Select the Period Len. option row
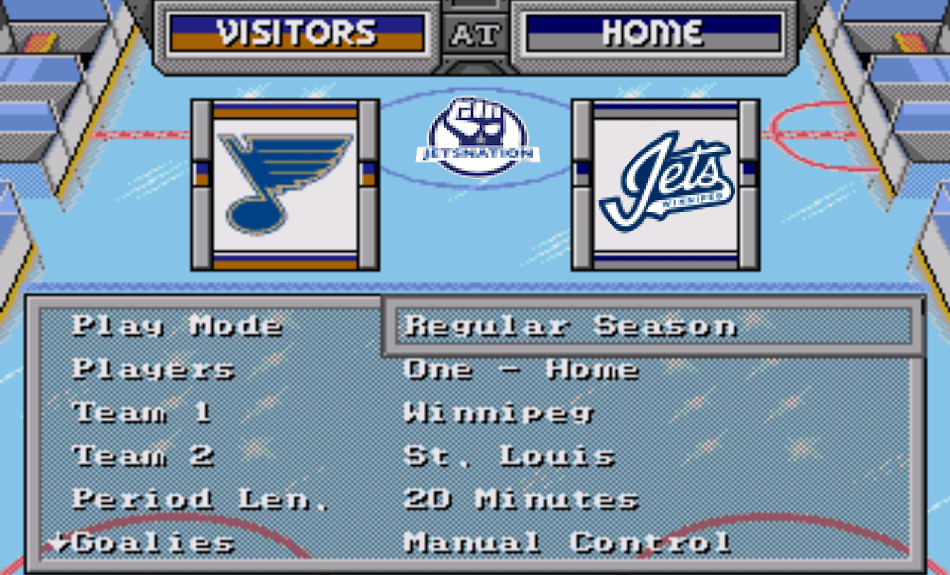 point(200,499)
